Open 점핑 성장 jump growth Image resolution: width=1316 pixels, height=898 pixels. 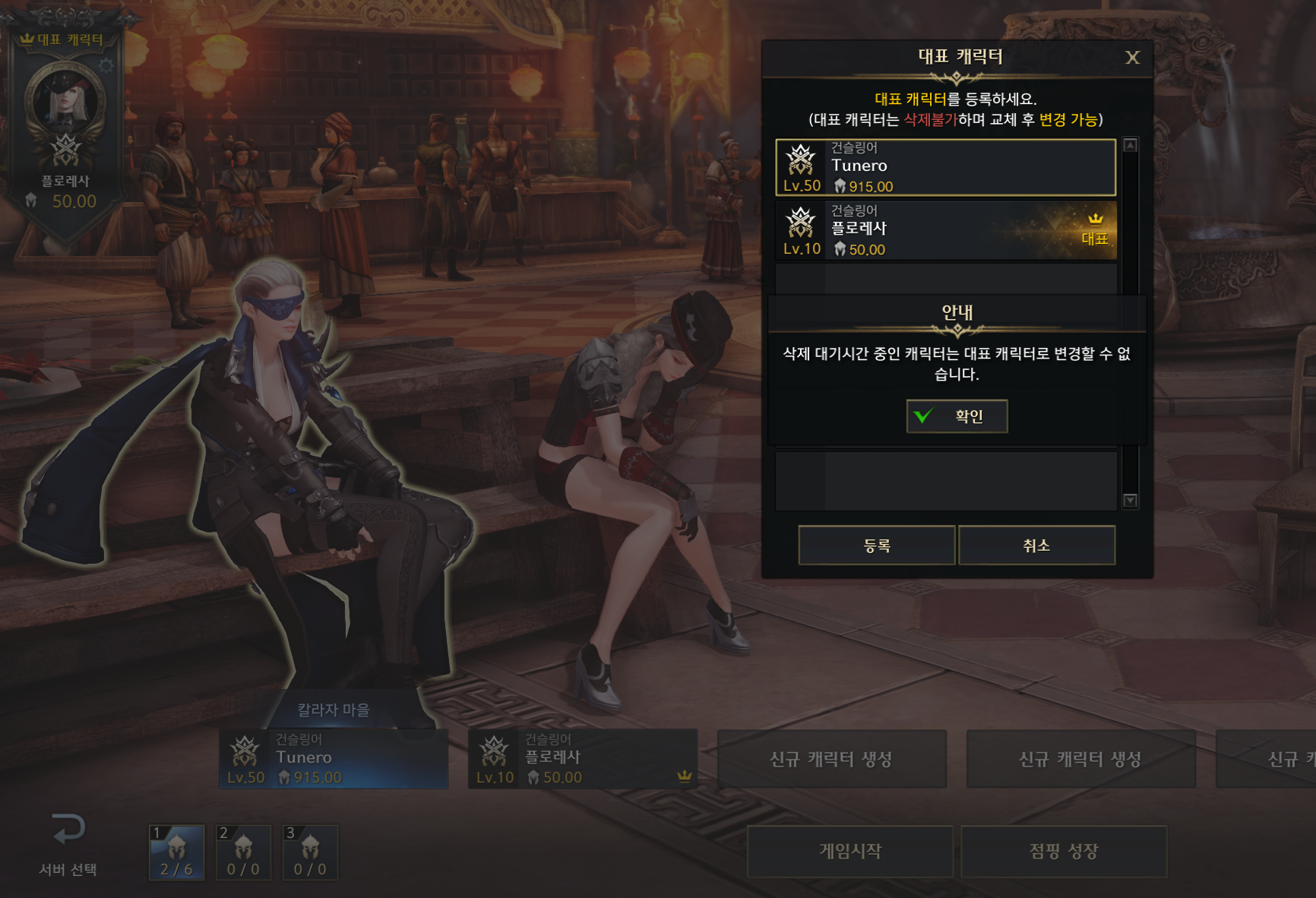[1064, 851]
